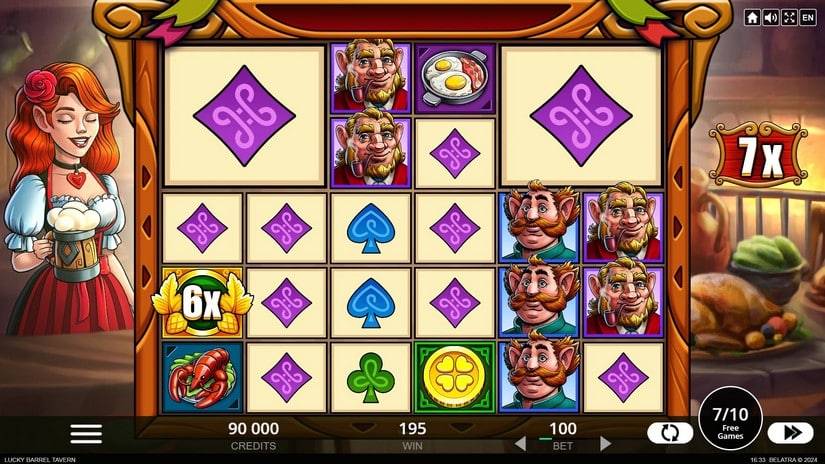
Task: Toggle the sound speaker icon
Action: (770, 17)
